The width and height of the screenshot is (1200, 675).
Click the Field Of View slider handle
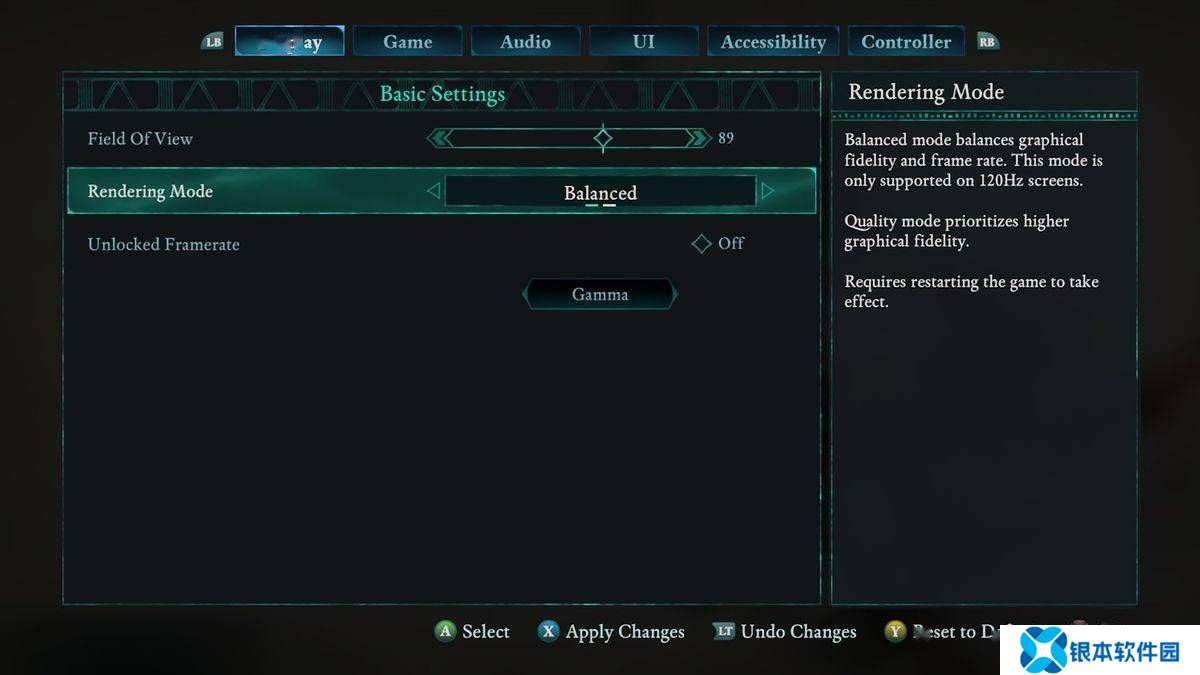(x=603, y=138)
